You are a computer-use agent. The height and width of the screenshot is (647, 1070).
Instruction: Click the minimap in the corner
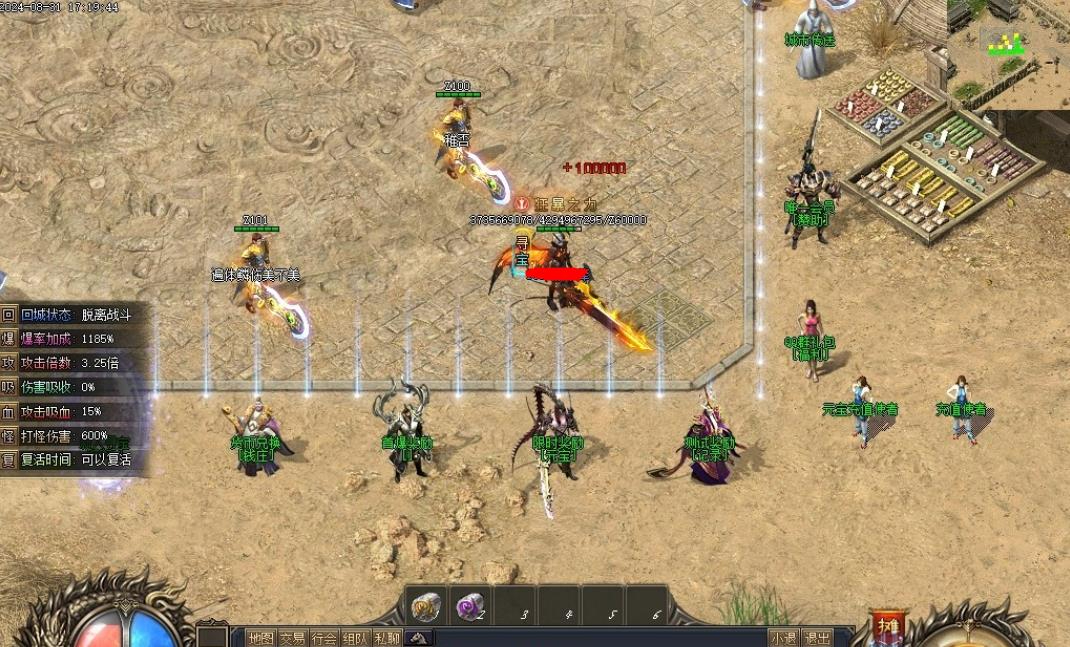[x=1008, y=54]
